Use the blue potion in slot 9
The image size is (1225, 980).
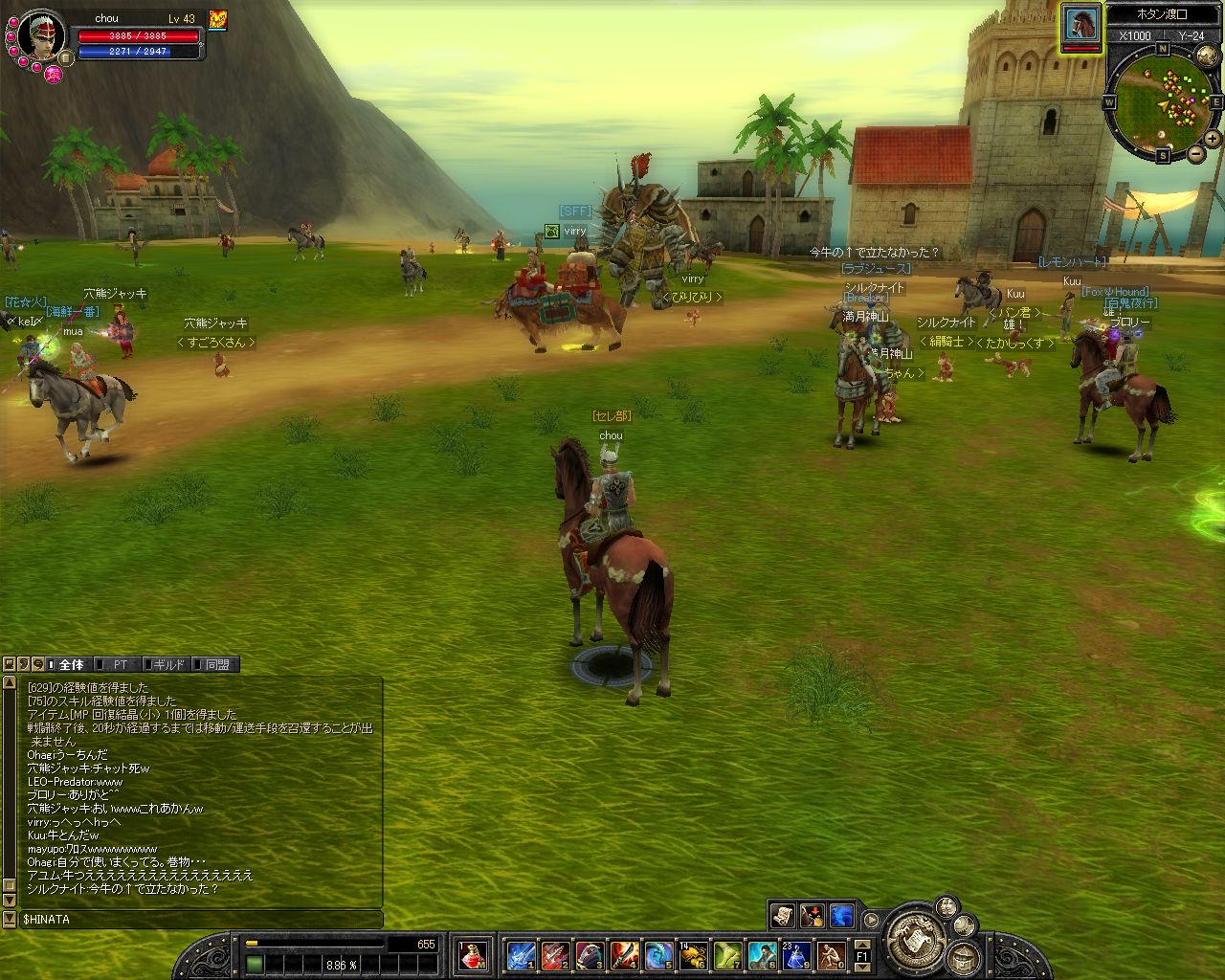[x=796, y=954]
